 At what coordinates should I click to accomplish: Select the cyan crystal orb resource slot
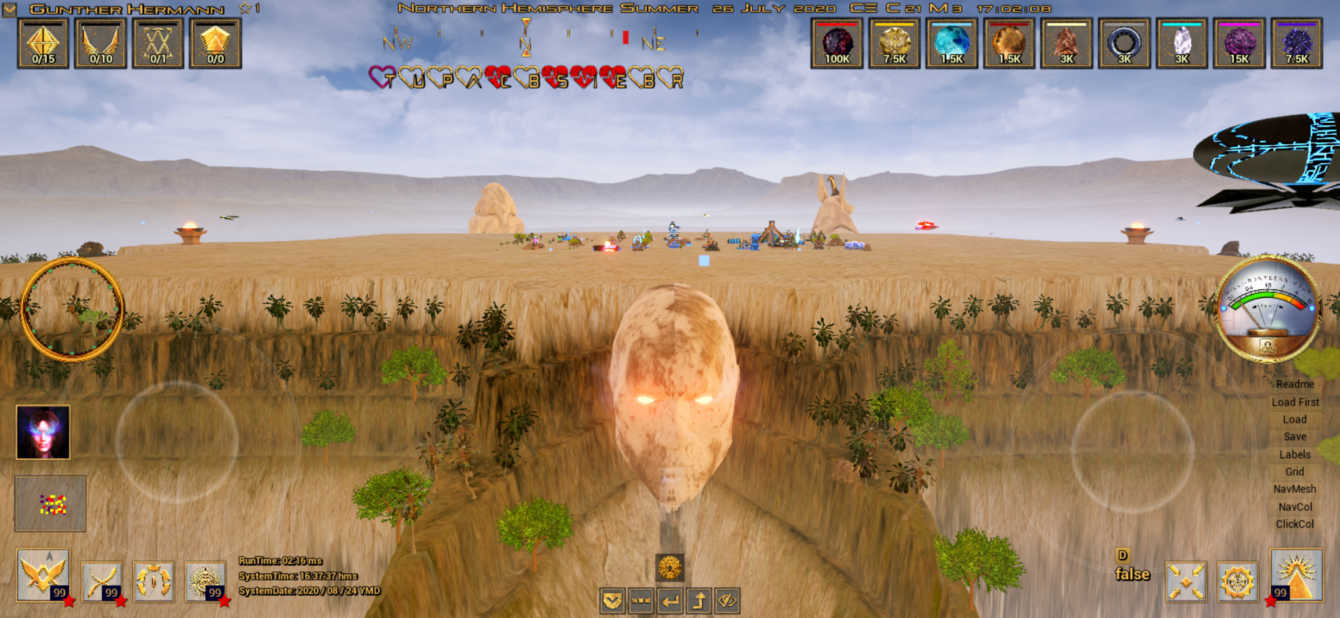point(951,43)
